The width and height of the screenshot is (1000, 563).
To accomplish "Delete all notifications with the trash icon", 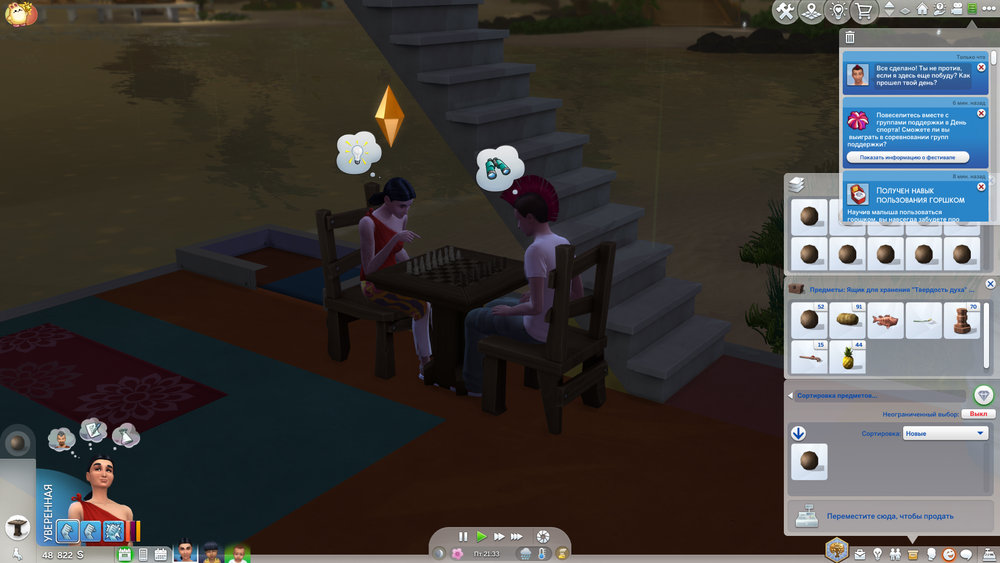I will (x=849, y=37).
